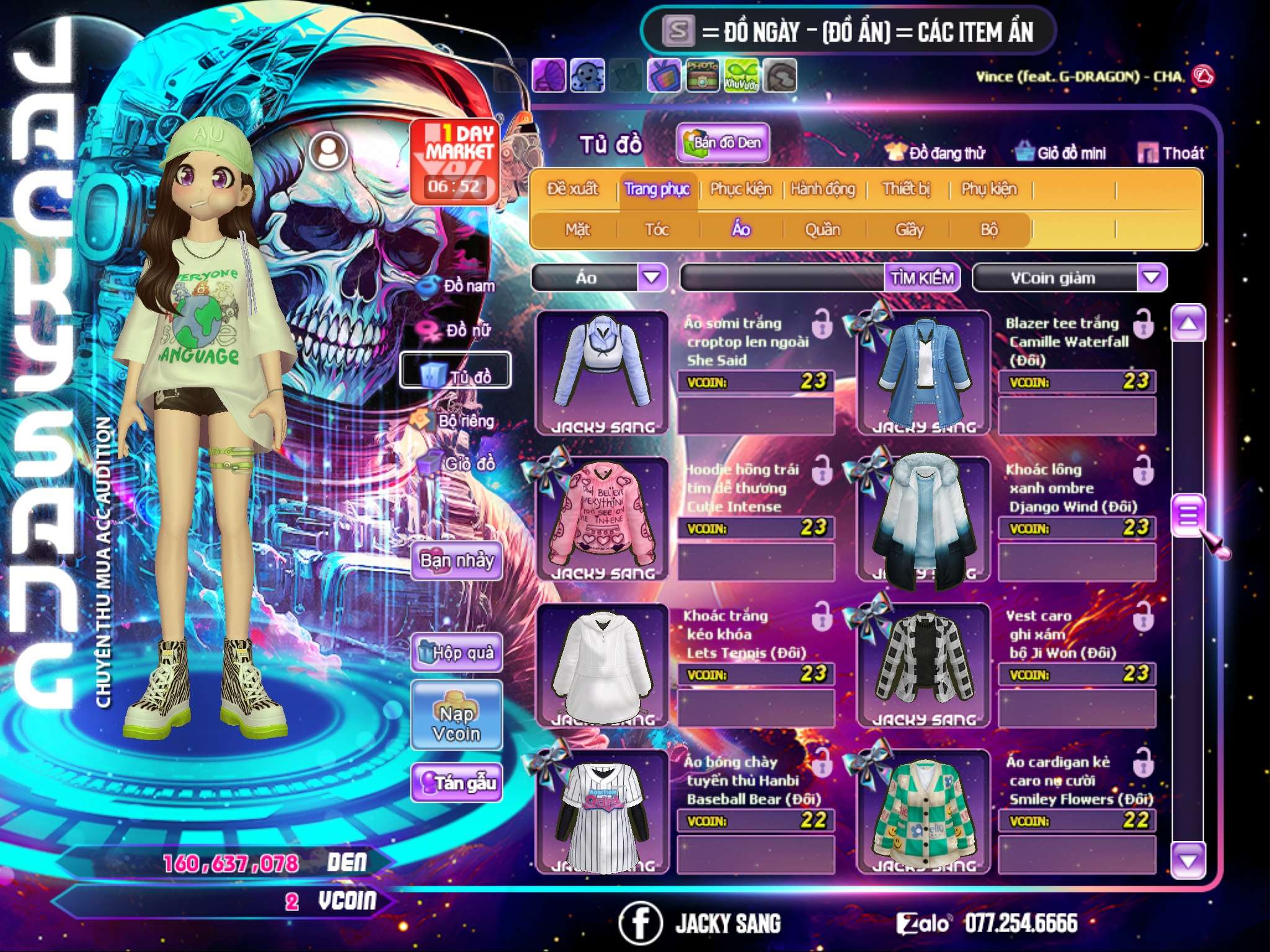Switch to the Quần subcategory
The width and height of the screenshot is (1270, 952).
pyautogui.click(x=822, y=230)
